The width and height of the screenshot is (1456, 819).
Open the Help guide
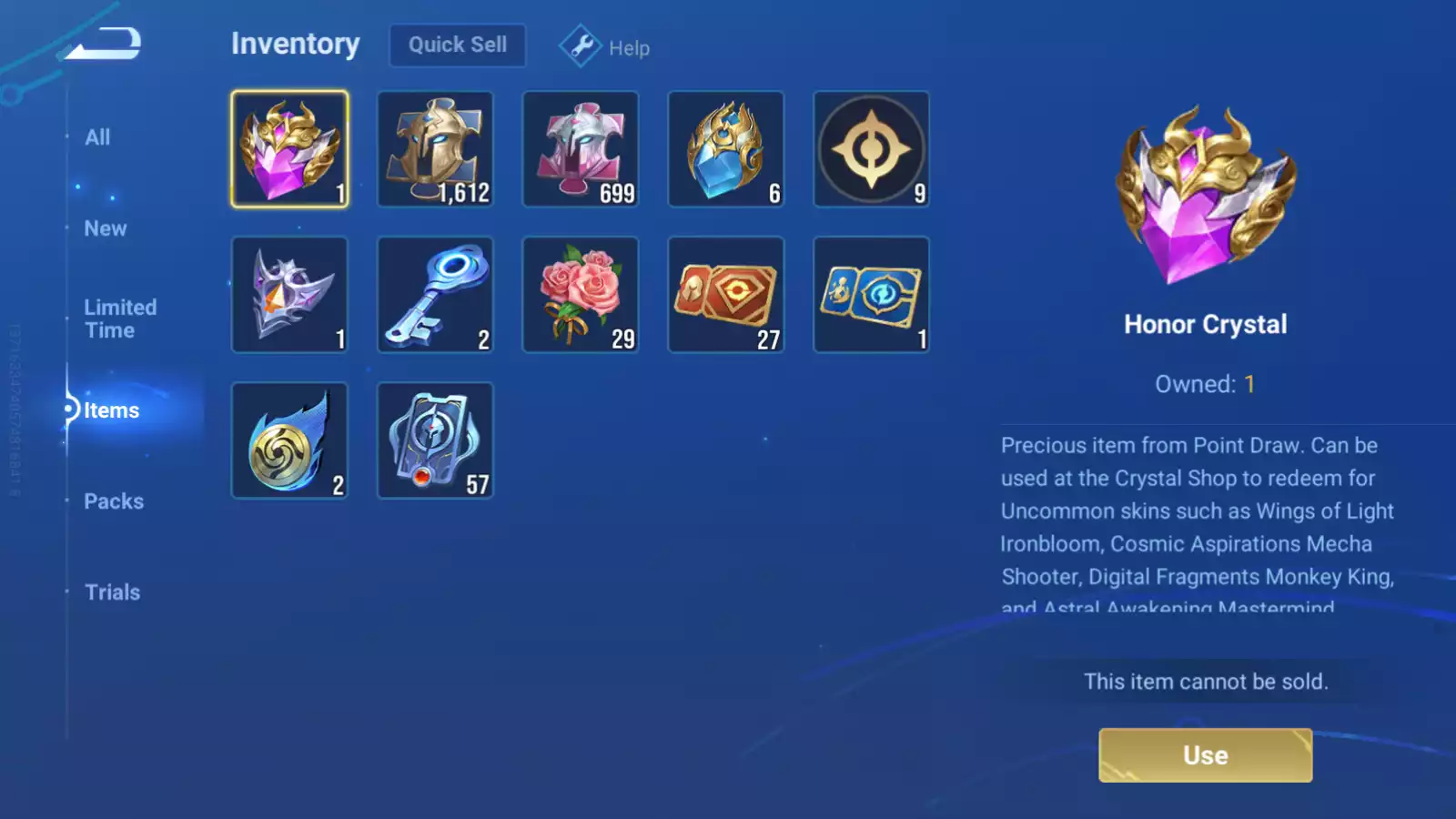click(604, 46)
